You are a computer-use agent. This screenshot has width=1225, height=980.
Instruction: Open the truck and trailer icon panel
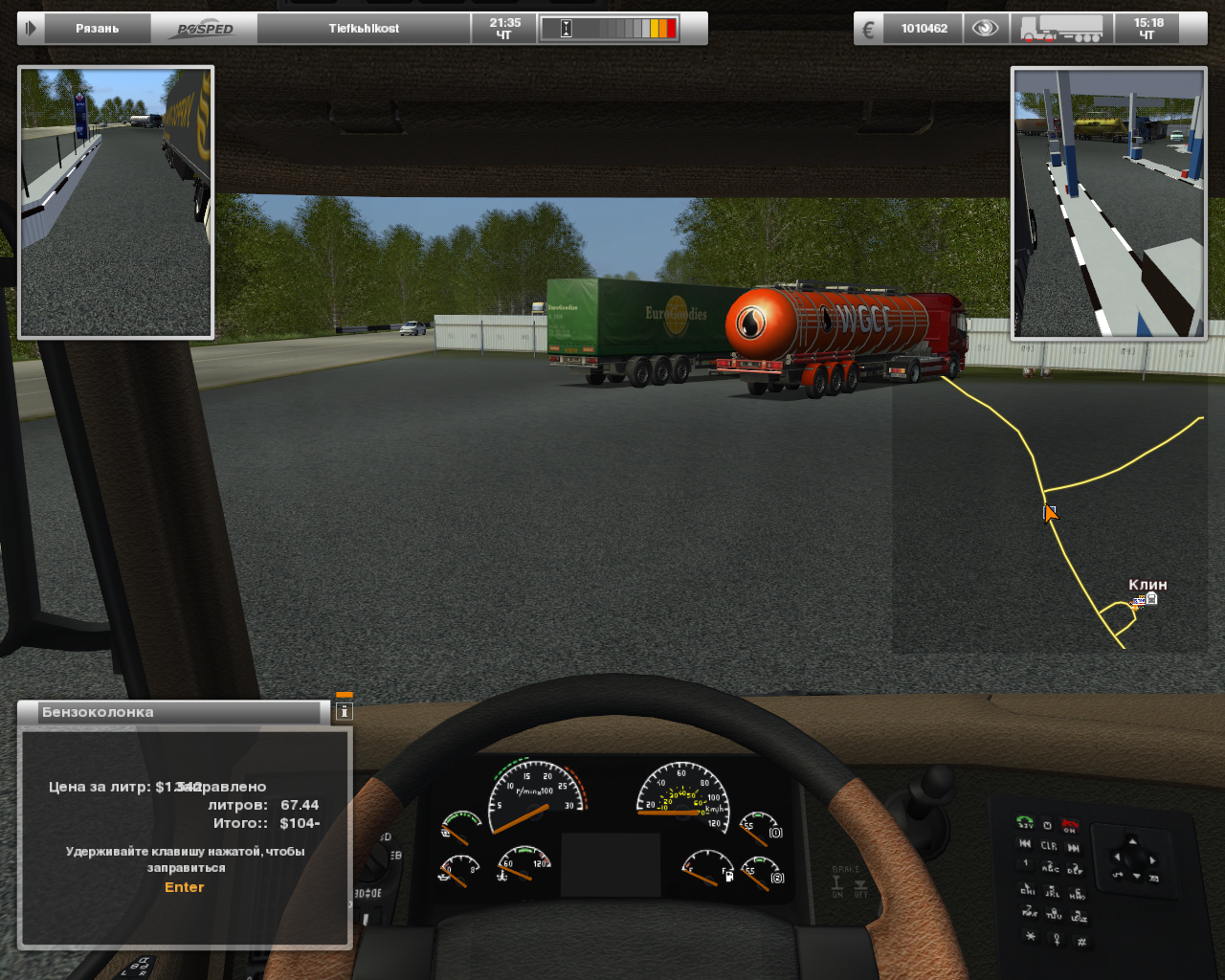coord(1061,29)
